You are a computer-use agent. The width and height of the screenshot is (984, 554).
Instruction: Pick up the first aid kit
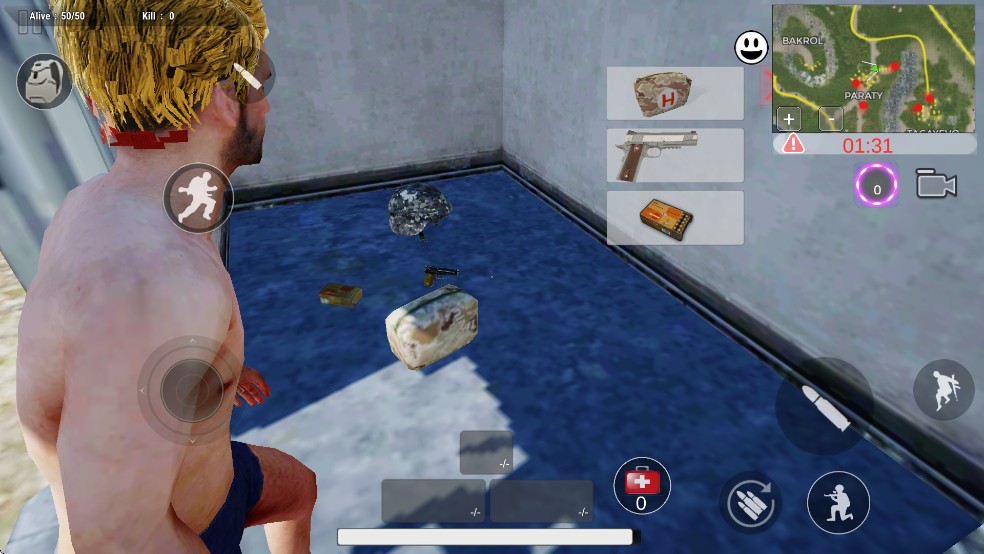pyautogui.click(x=675, y=94)
